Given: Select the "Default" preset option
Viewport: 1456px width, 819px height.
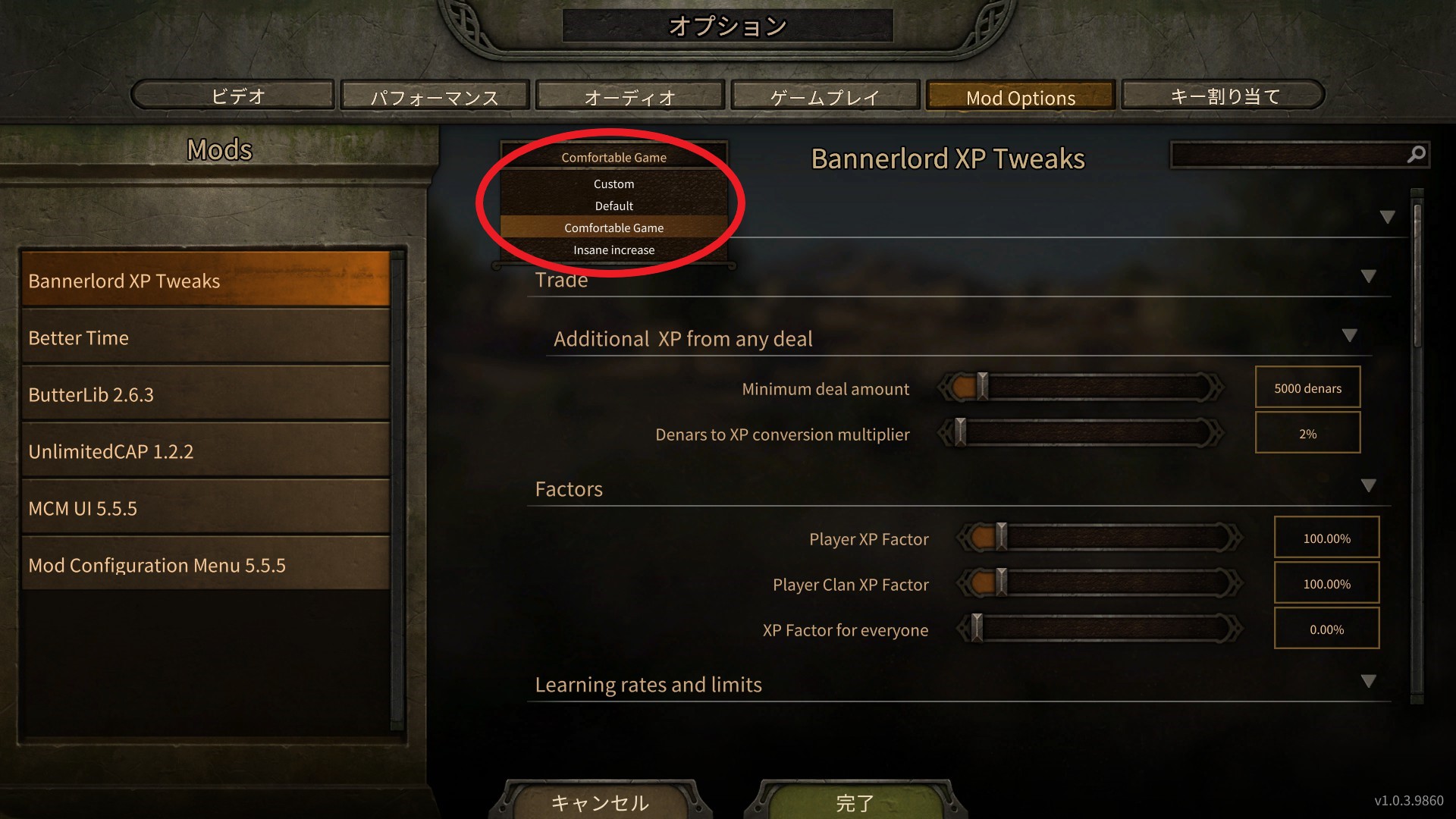Looking at the screenshot, I should coord(613,205).
